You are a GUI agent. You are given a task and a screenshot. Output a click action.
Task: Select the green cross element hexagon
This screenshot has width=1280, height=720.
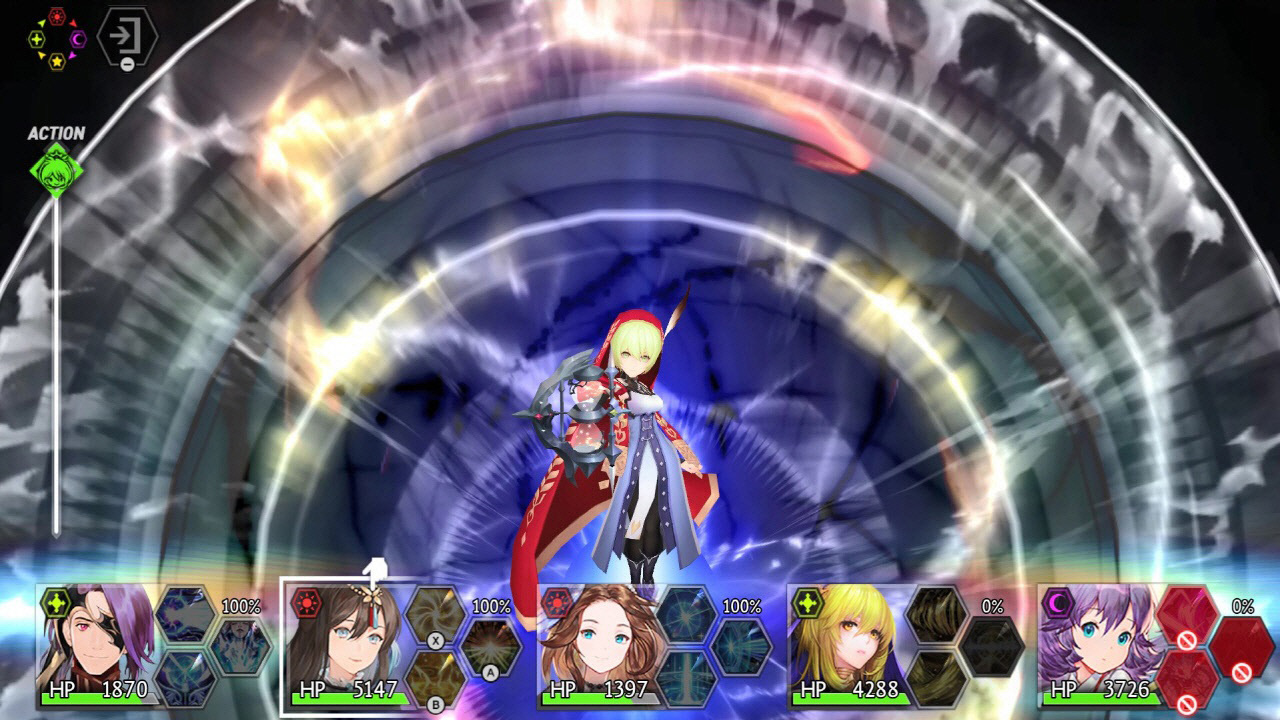[x=37, y=39]
